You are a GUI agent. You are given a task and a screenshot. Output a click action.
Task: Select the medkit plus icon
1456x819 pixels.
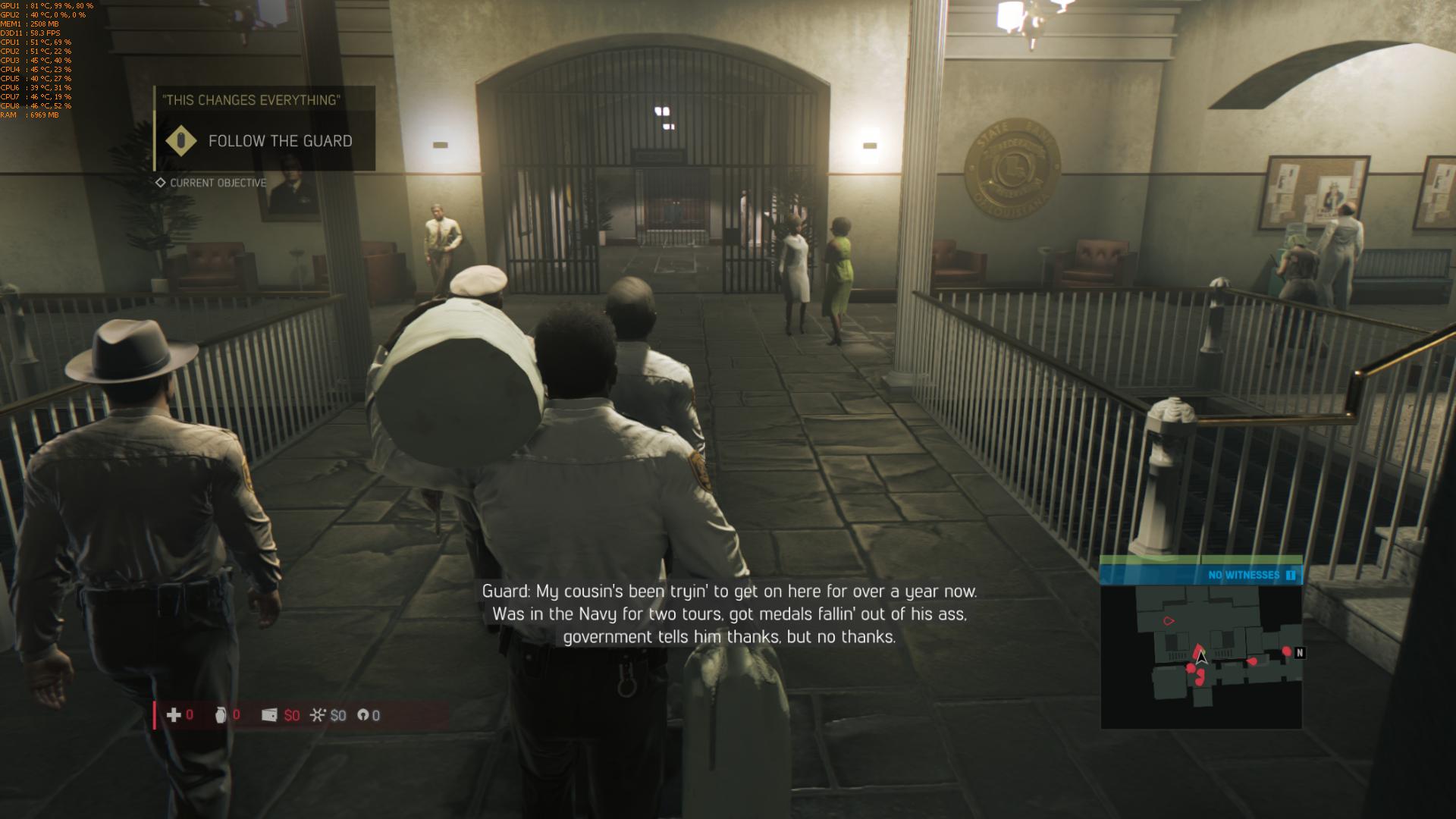coord(174,715)
